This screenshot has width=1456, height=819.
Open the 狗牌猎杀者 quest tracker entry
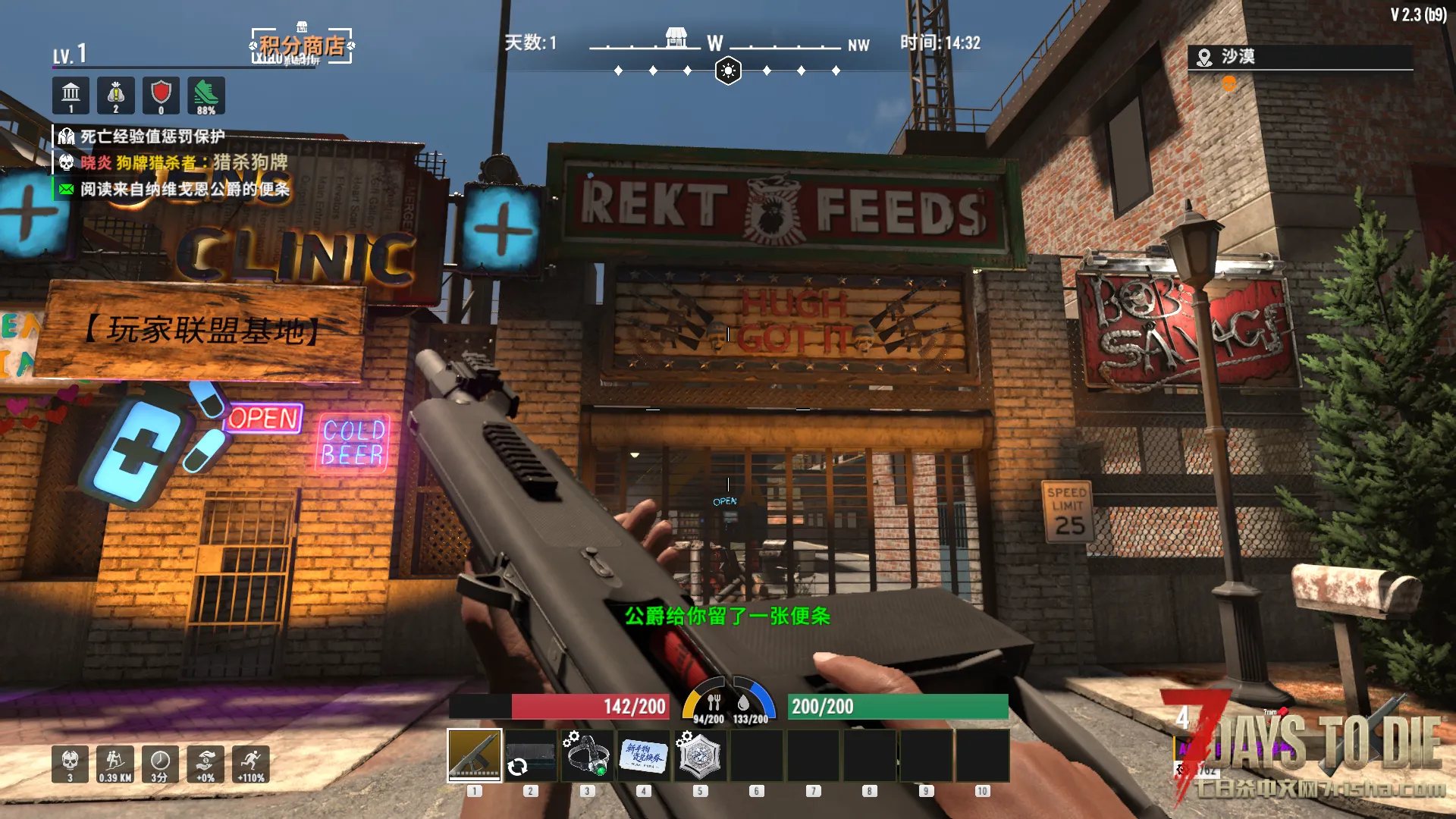click(x=184, y=162)
